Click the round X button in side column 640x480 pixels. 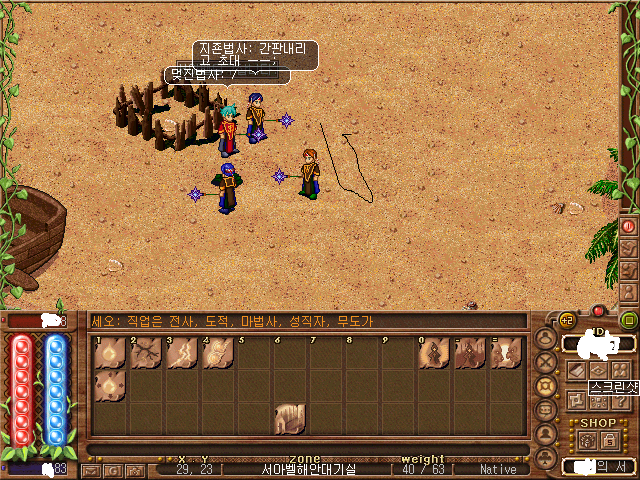[x=546, y=362]
